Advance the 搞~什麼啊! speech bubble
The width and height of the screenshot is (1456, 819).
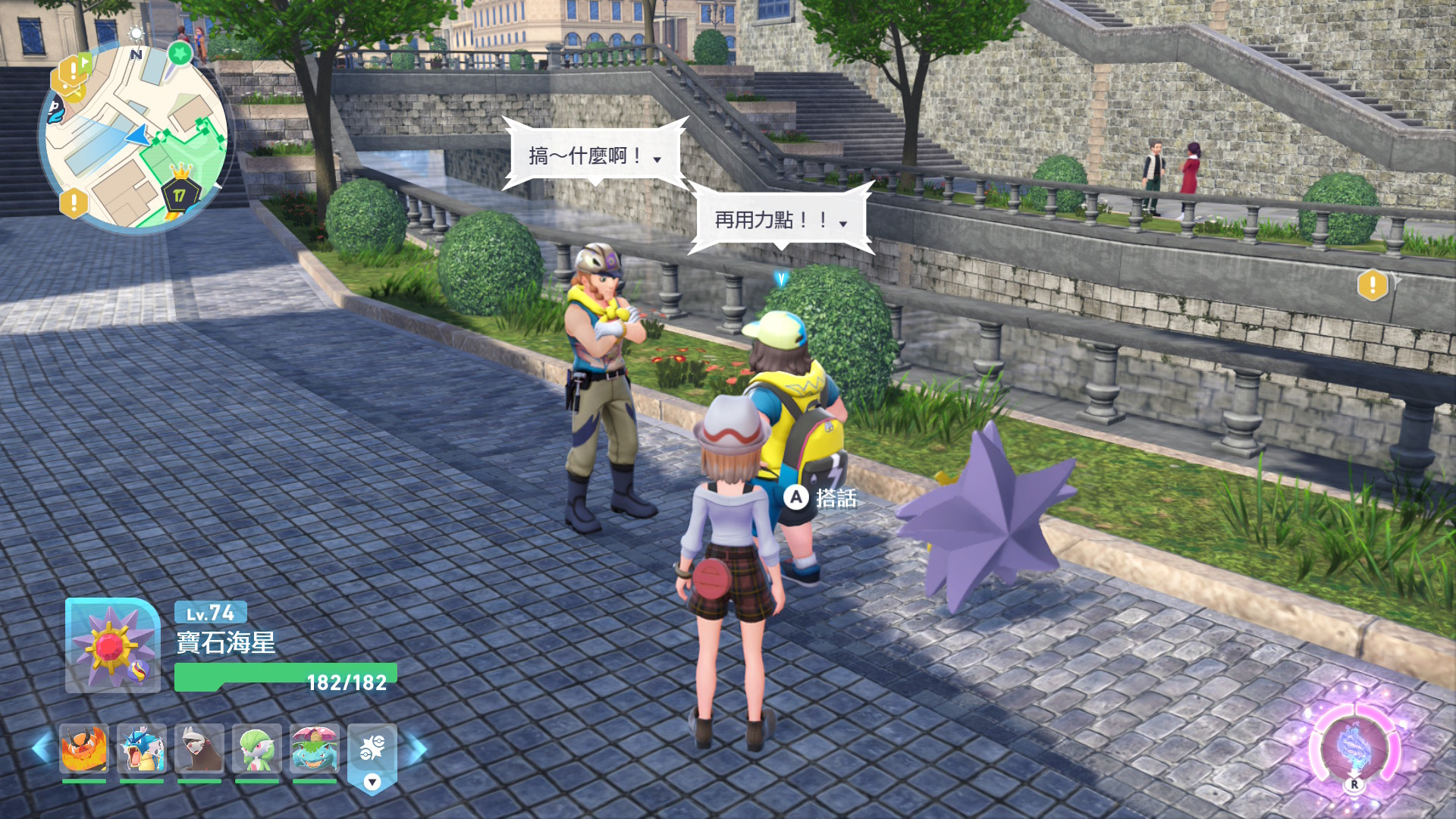point(595,156)
